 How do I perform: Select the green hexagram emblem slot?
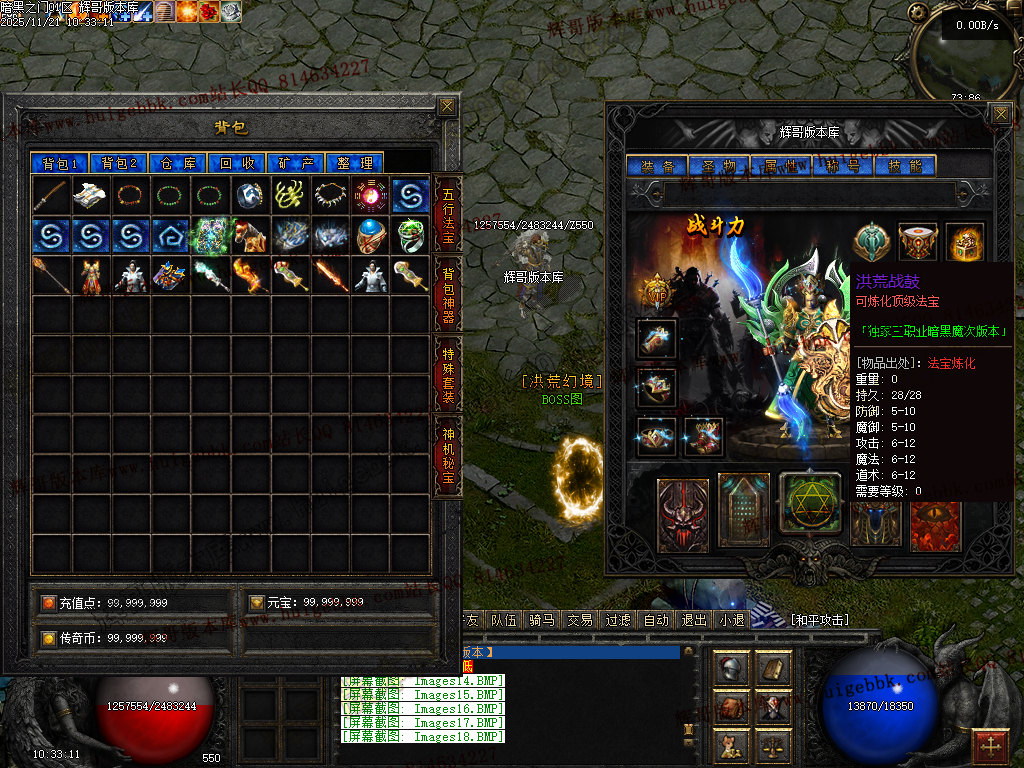[x=810, y=503]
